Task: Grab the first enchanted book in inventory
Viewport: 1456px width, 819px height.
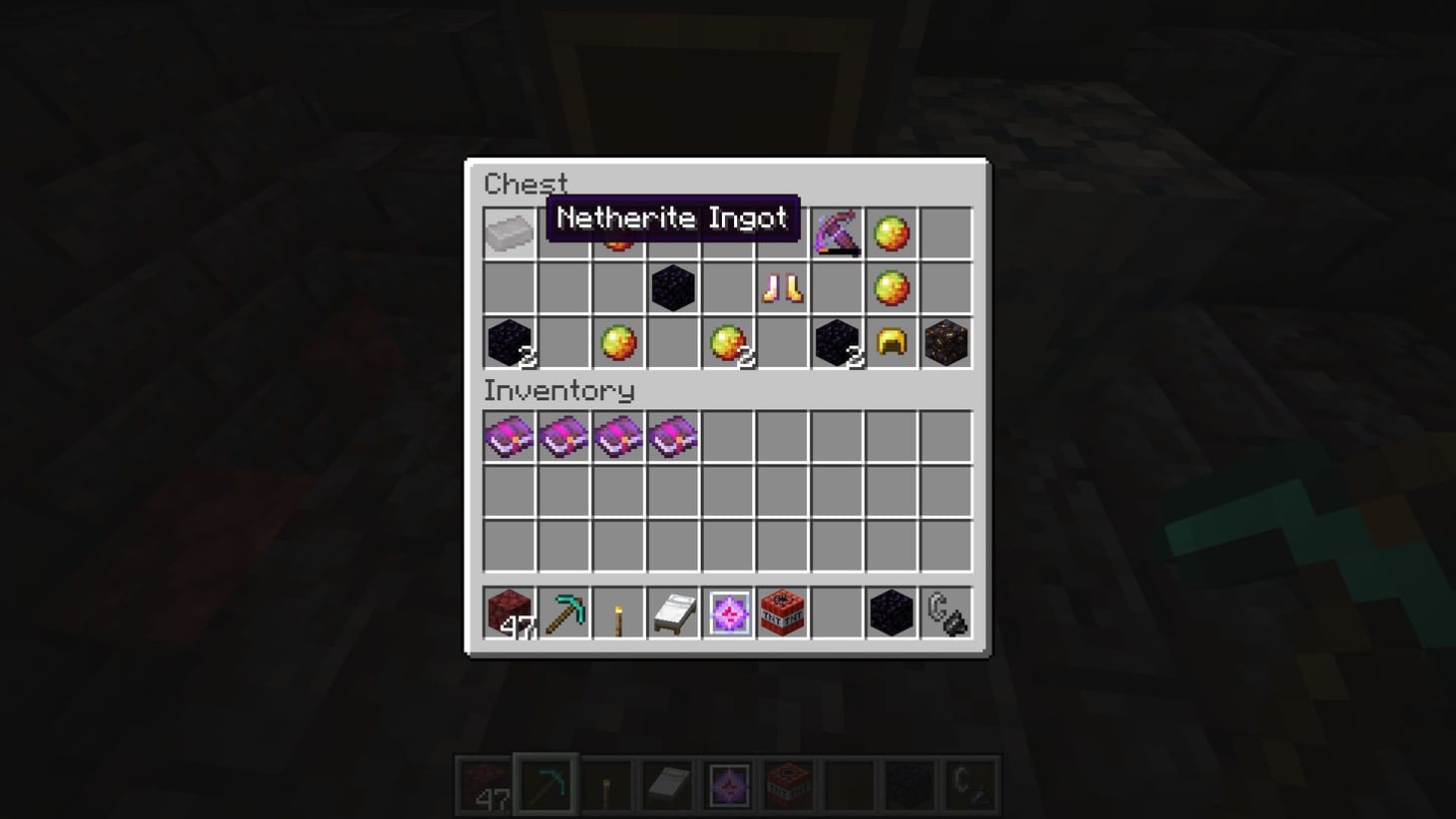Action: click(510, 436)
